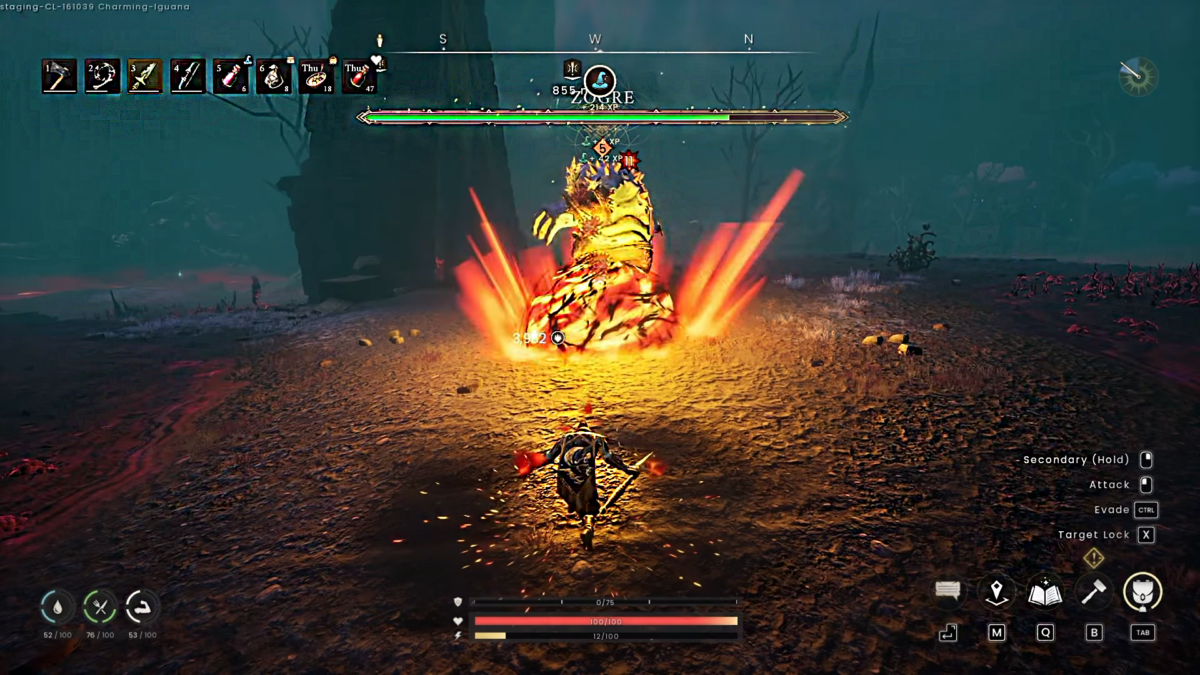Open the journal book icon
1200x675 pixels.
1045,592
